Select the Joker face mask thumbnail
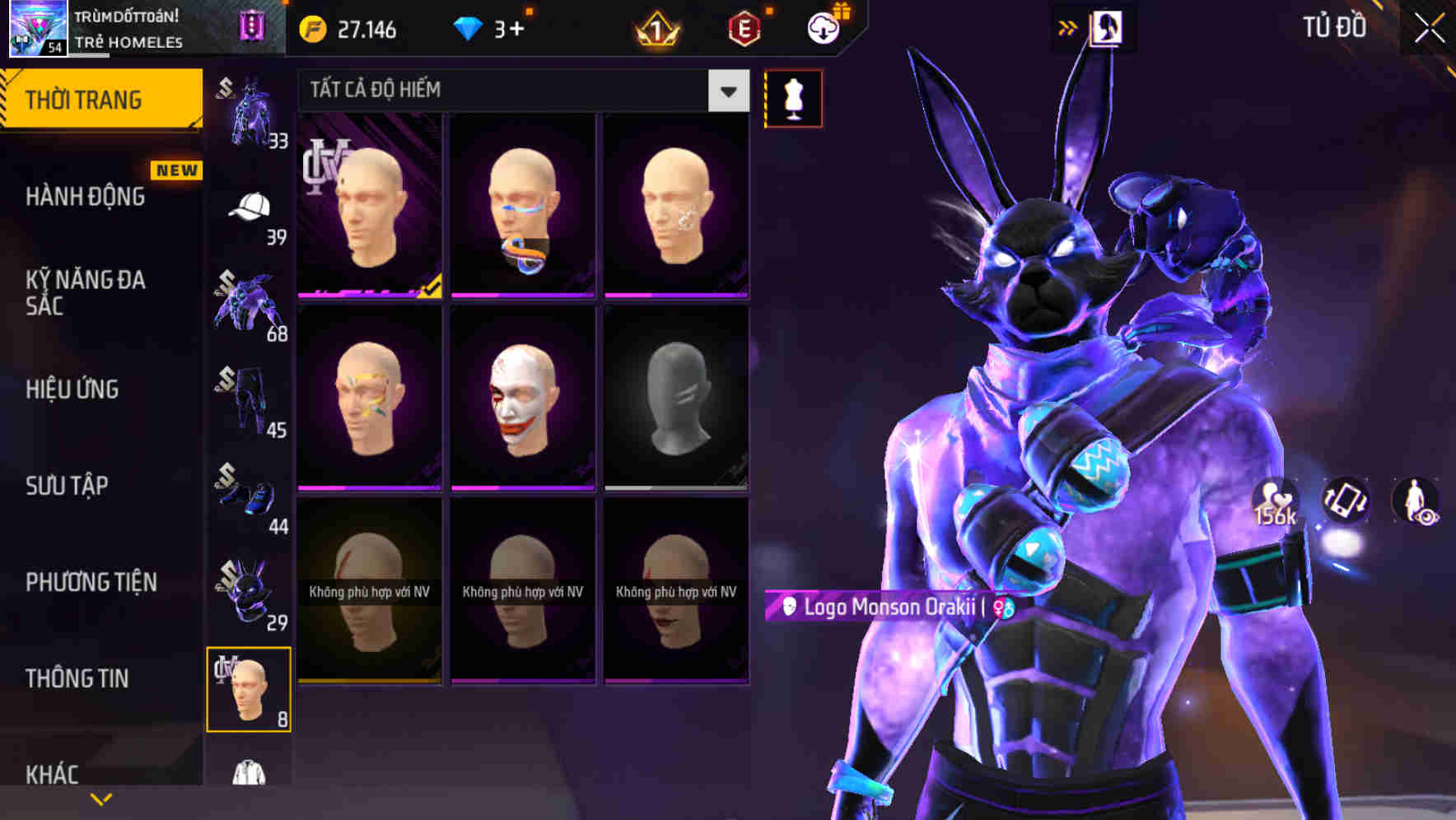 coord(522,401)
